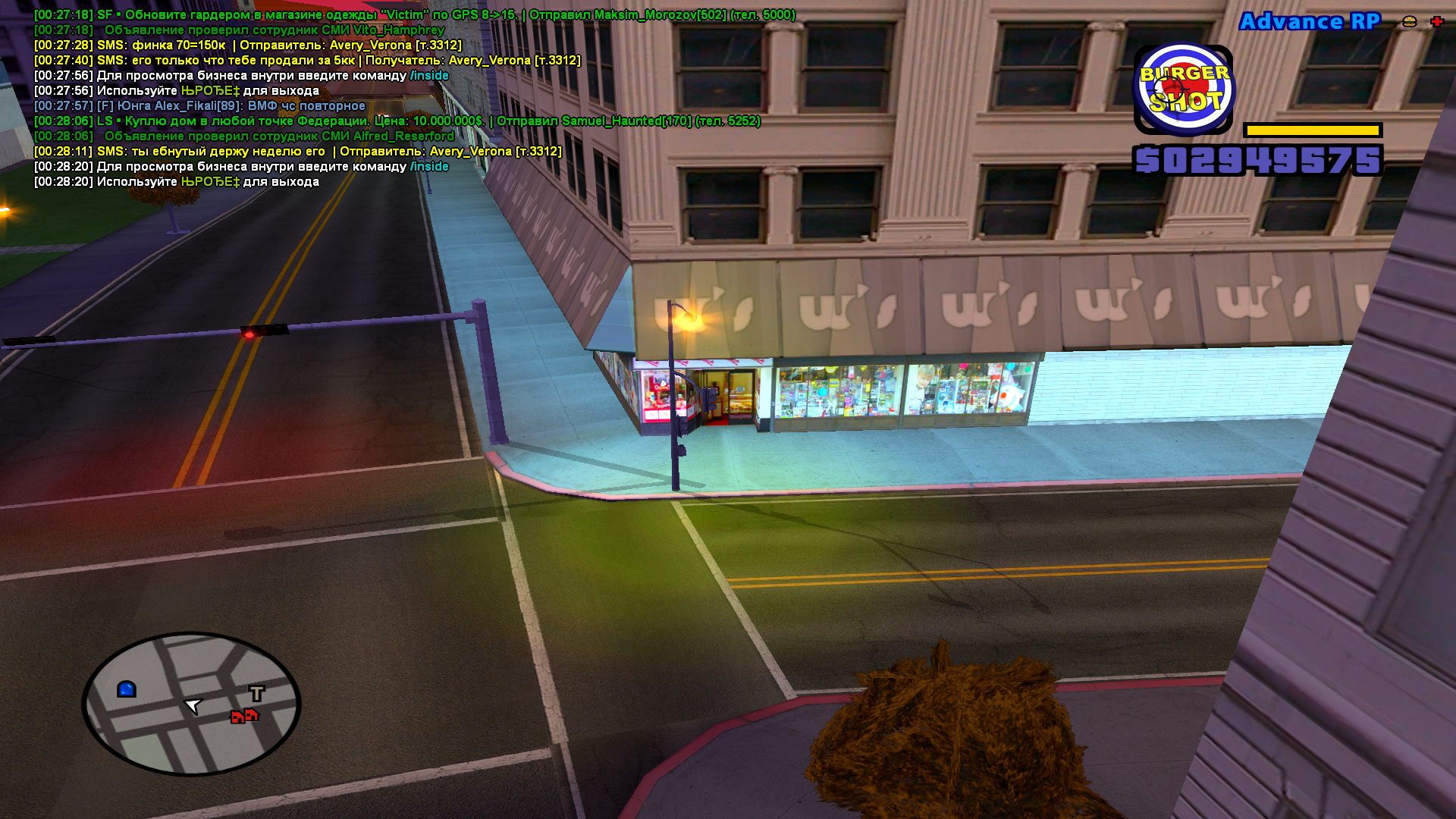Select the SMS "финка 70=150к" chat line
This screenshot has width=1456, height=819.
point(247,45)
